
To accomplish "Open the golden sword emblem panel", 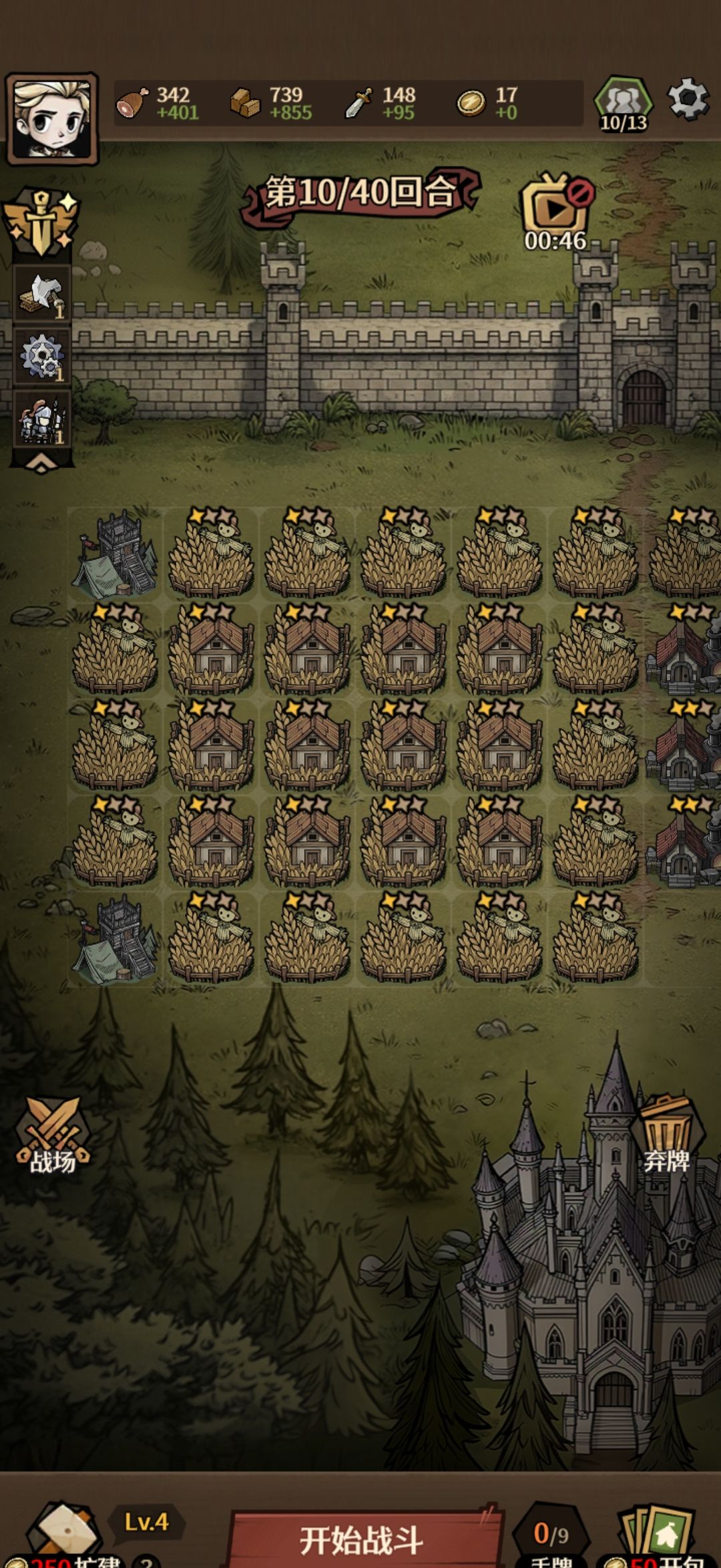I will click(41, 224).
